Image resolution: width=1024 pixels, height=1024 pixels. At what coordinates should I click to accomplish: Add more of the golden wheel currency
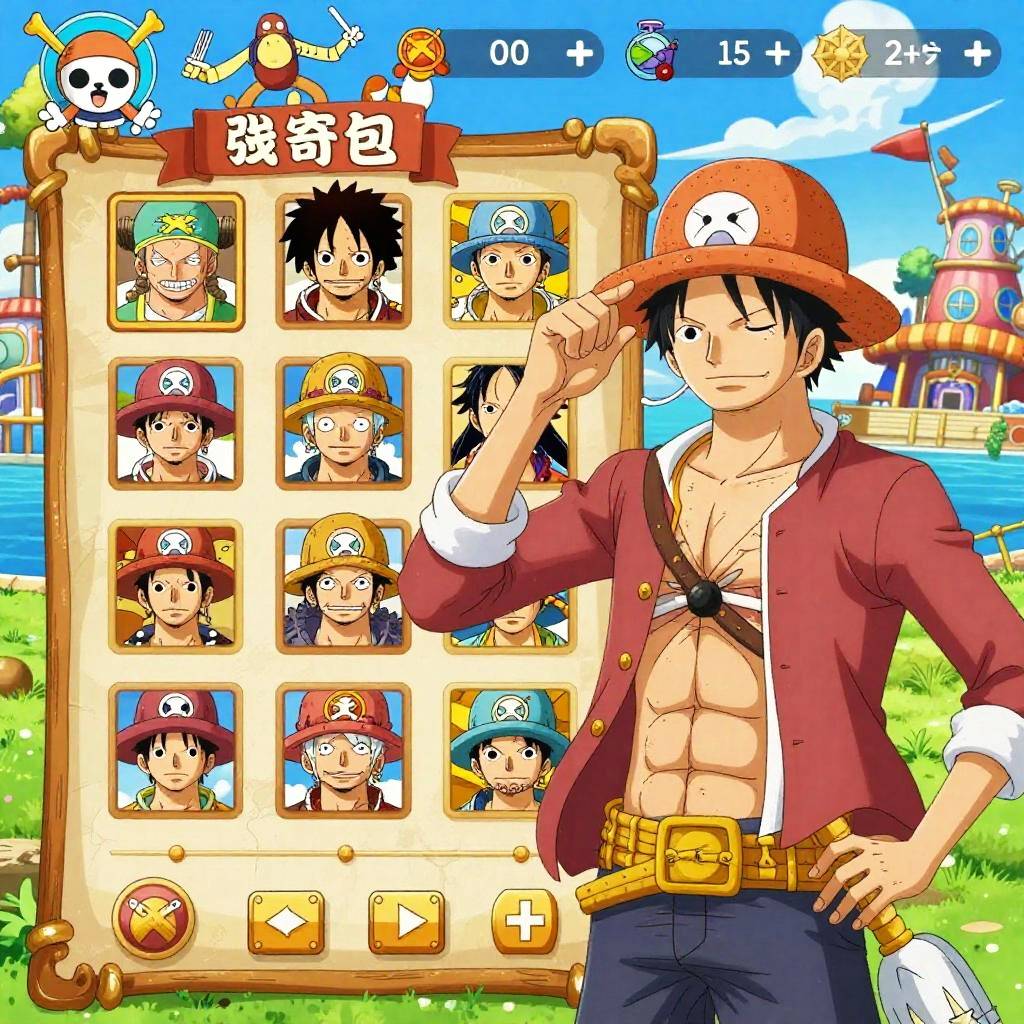pyautogui.click(x=976, y=54)
